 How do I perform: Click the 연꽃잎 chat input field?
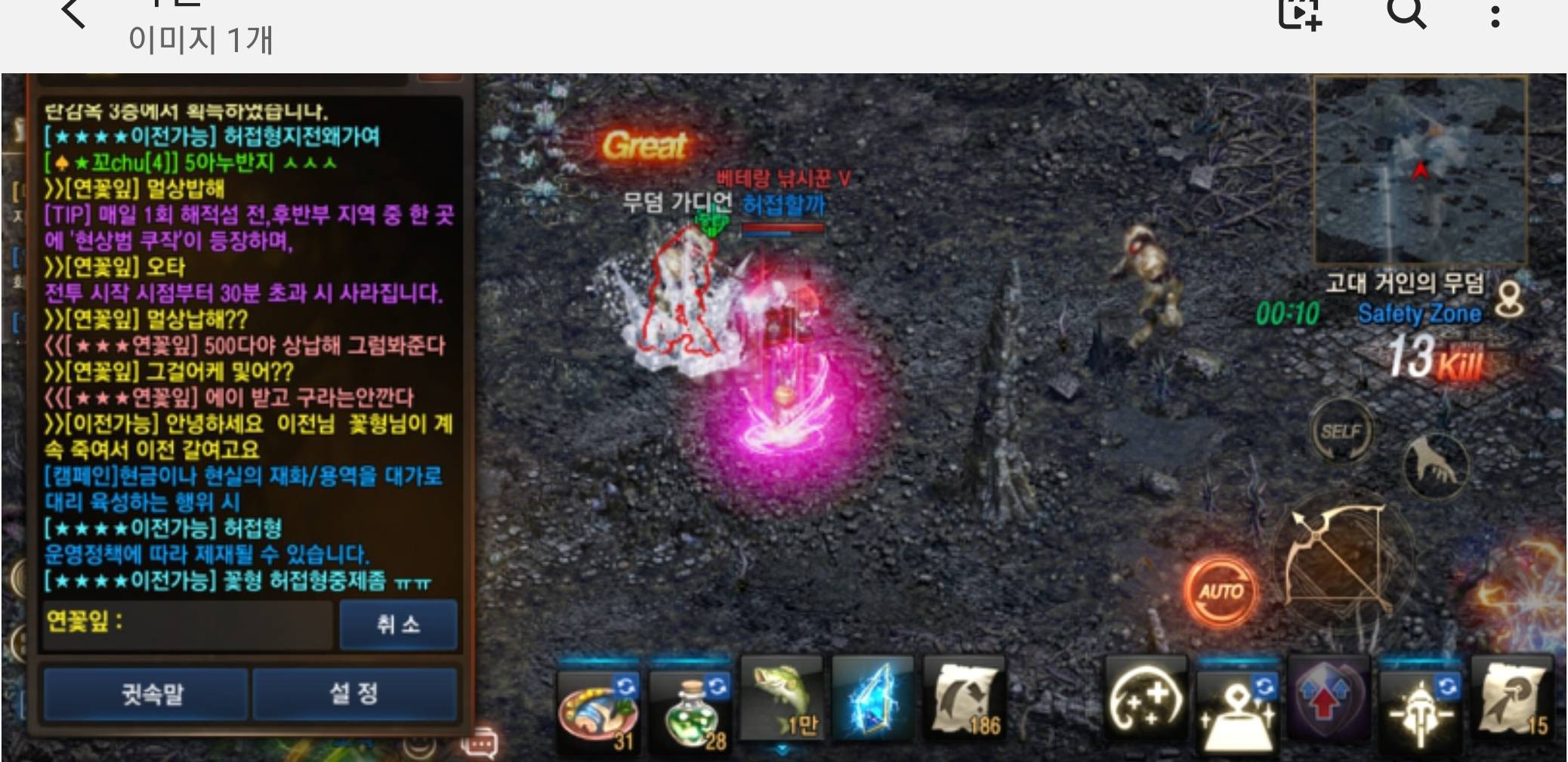(189, 625)
